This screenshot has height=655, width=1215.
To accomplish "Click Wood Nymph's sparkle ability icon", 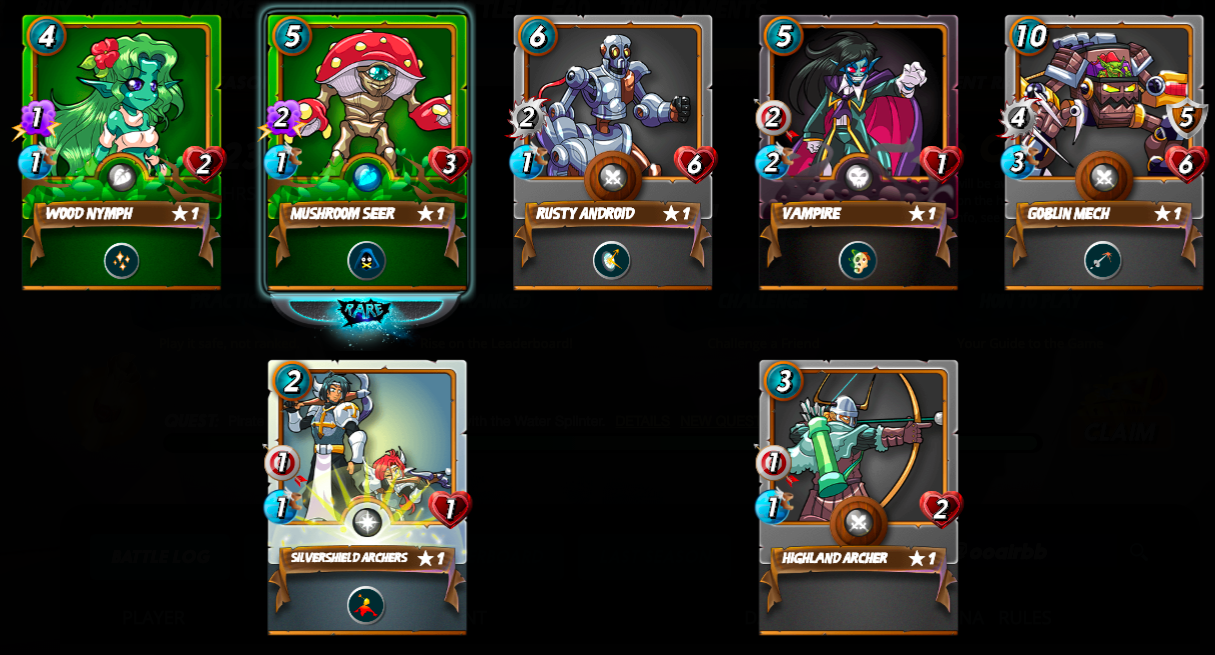I will tap(121, 261).
